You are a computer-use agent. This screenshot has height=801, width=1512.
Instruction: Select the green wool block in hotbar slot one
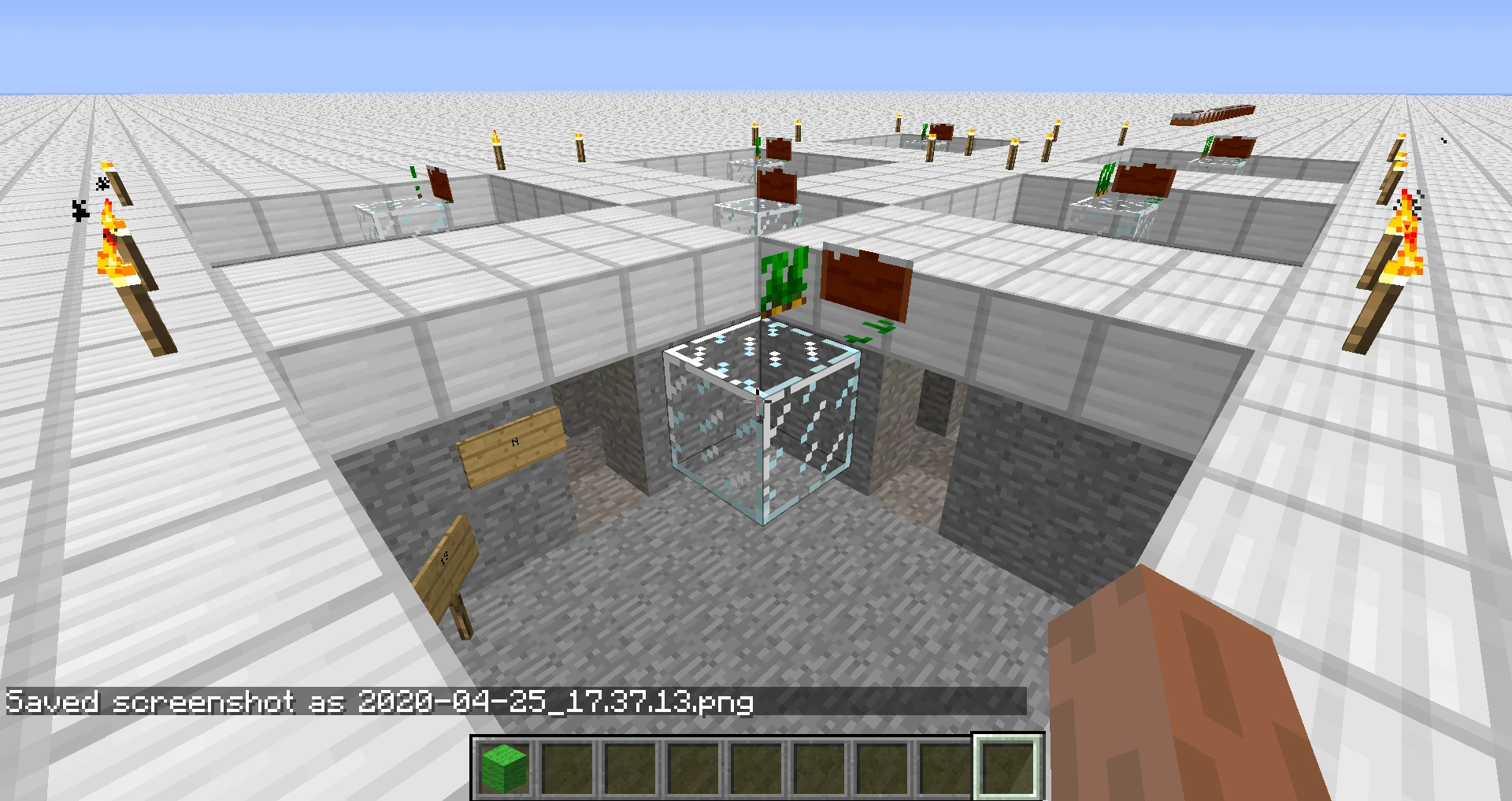tap(502, 766)
